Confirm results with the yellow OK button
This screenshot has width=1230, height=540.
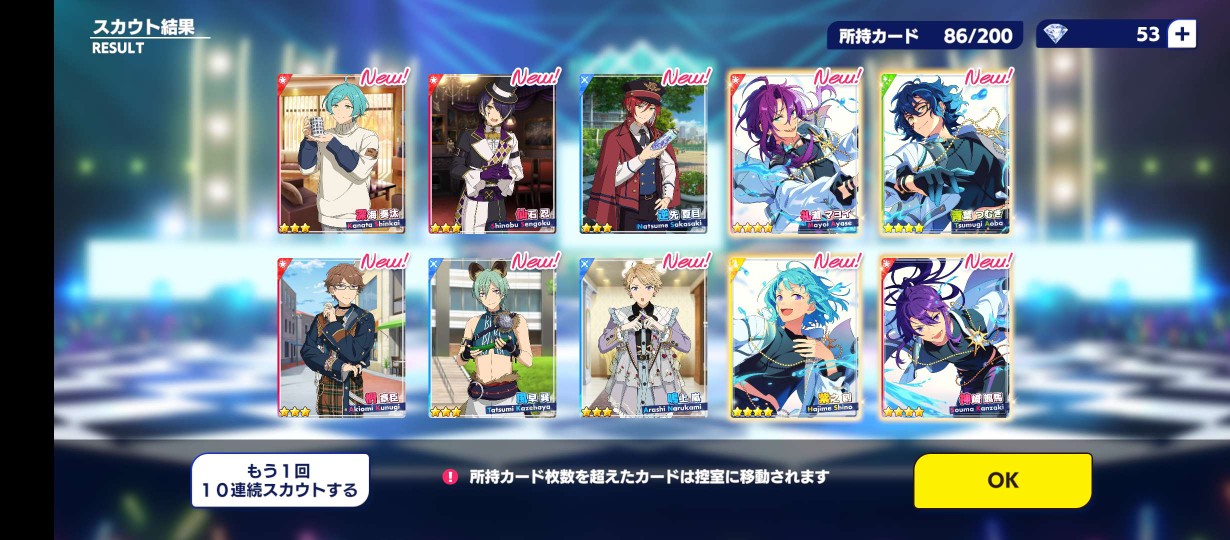click(1002, 480)
